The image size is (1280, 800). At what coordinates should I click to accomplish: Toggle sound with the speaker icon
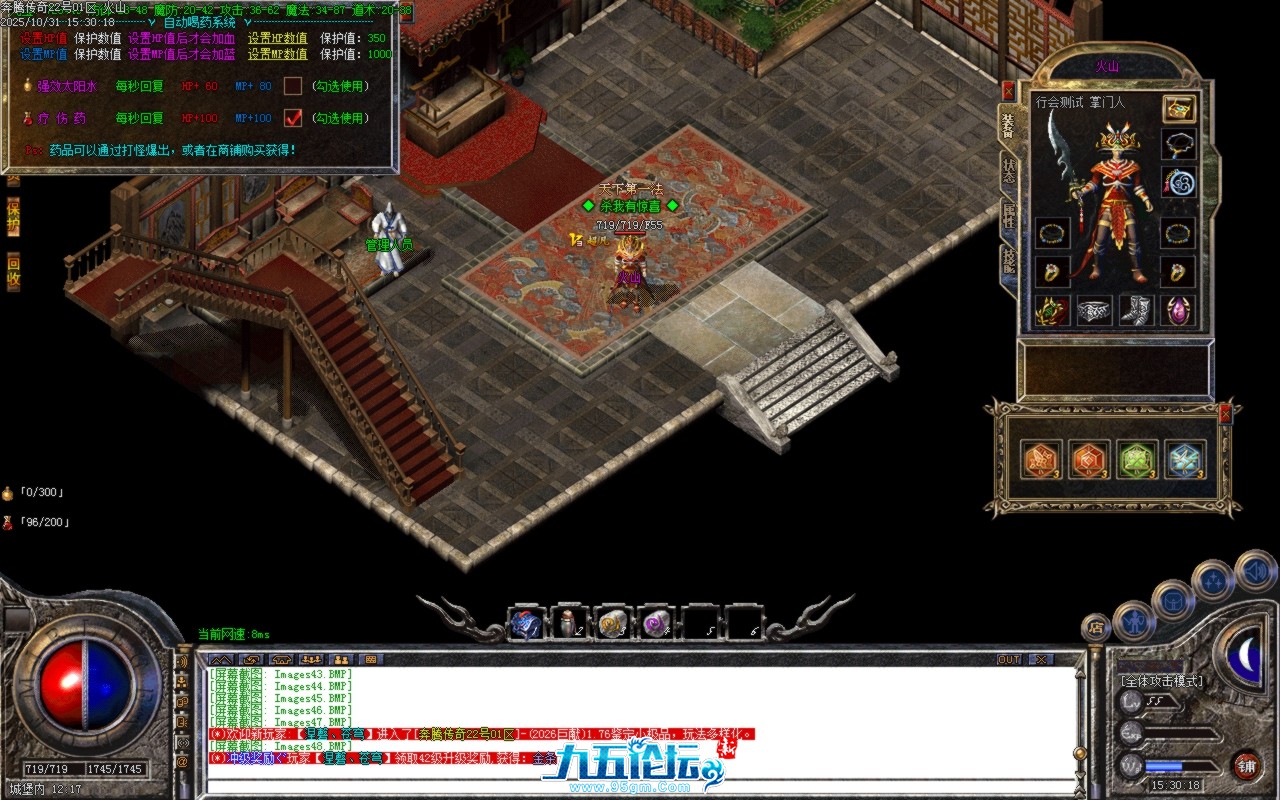point(1256,574)
